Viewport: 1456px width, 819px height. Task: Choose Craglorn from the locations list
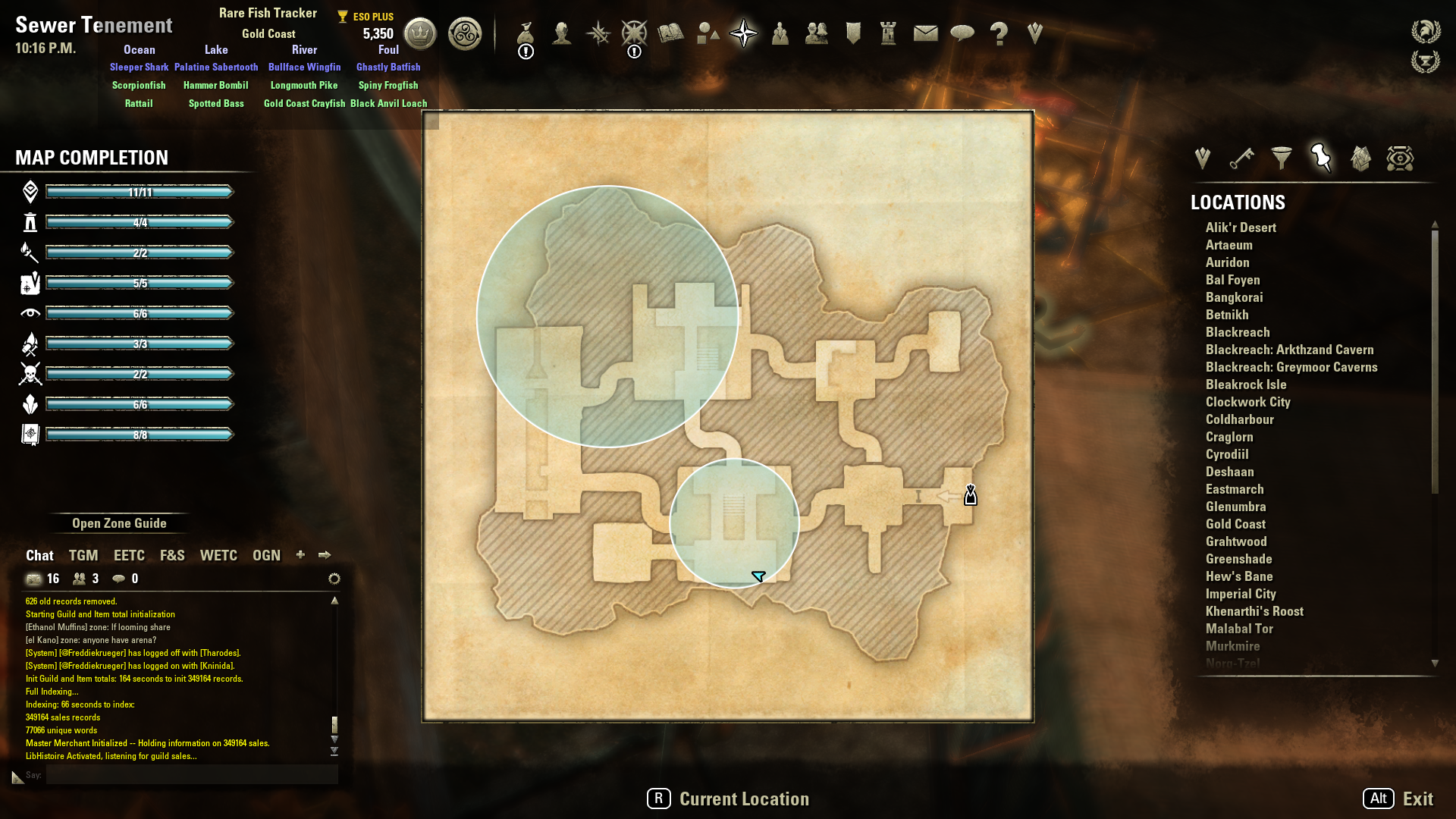pos(1229,437)
